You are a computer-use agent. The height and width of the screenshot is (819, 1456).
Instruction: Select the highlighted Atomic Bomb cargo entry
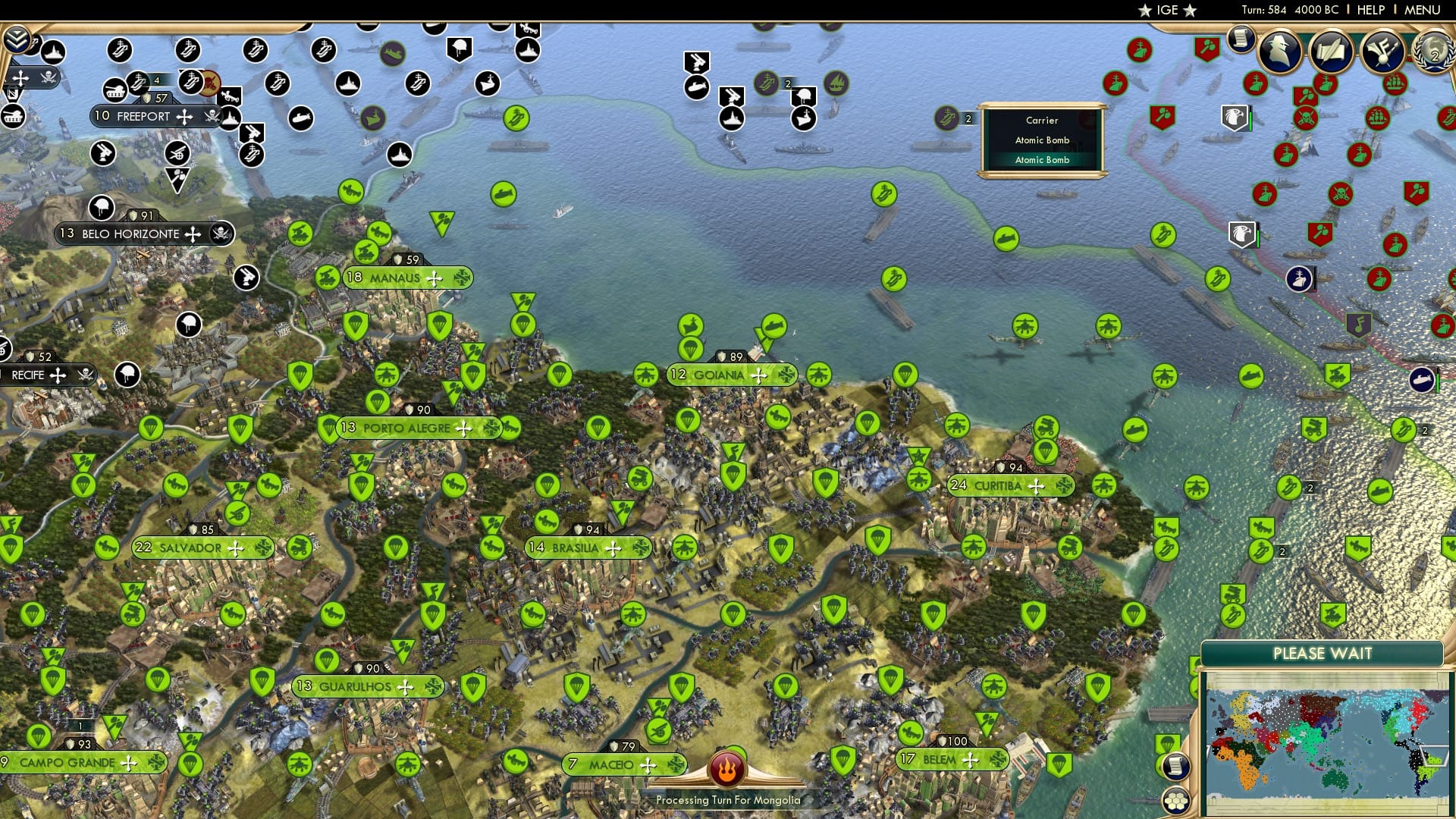coord(1042,159)
